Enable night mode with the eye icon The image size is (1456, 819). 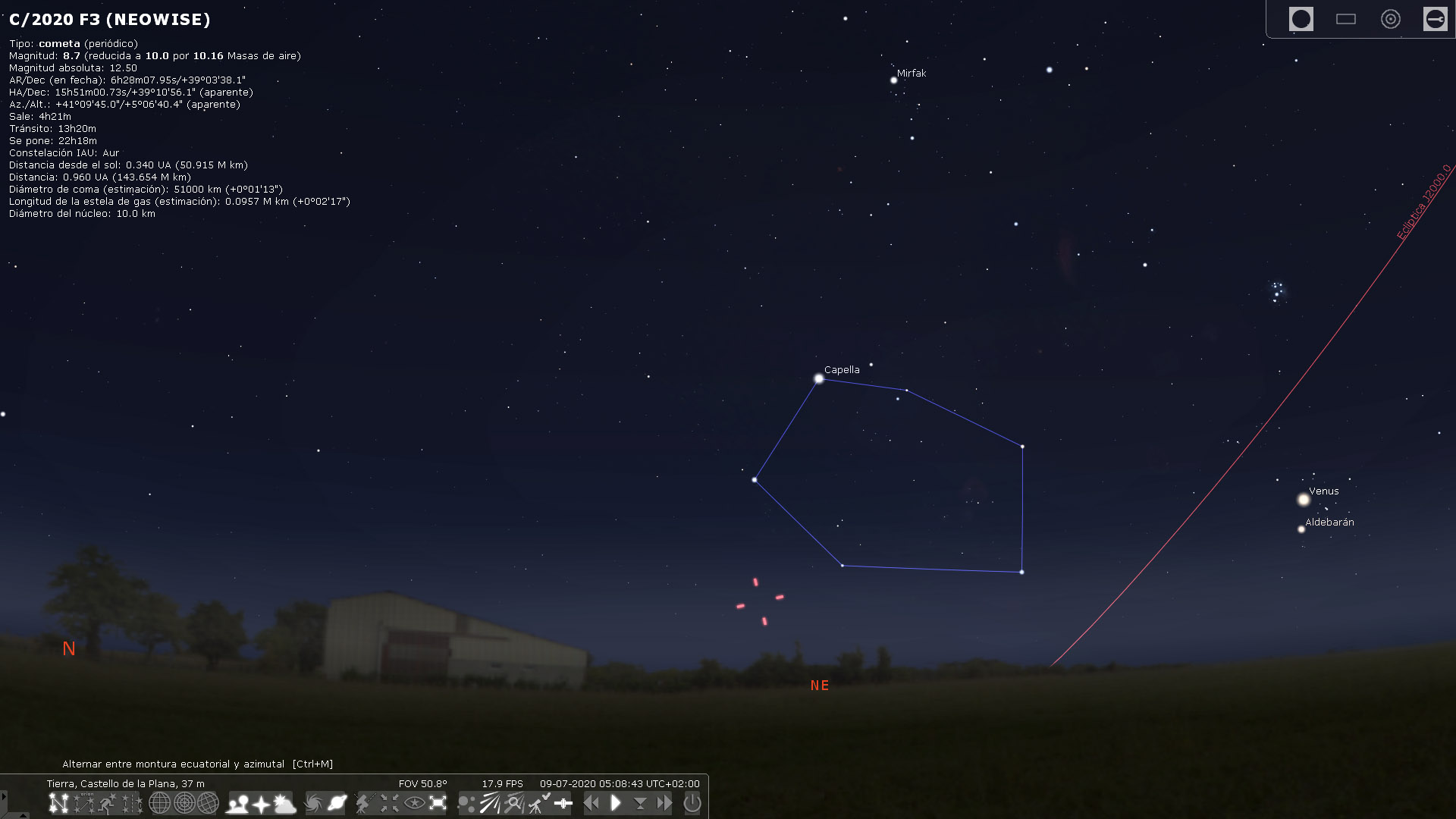click(x=414, y=803)
